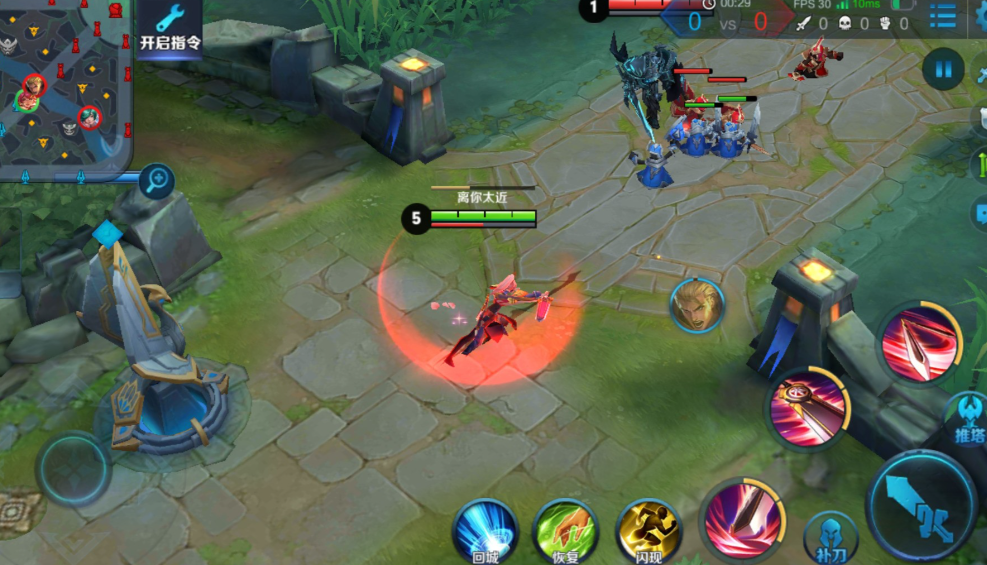Image resolution: width=987 pixels, height=565 pixels.
Task: Use the 恢复 heal ability
Action: click(566, 530)
